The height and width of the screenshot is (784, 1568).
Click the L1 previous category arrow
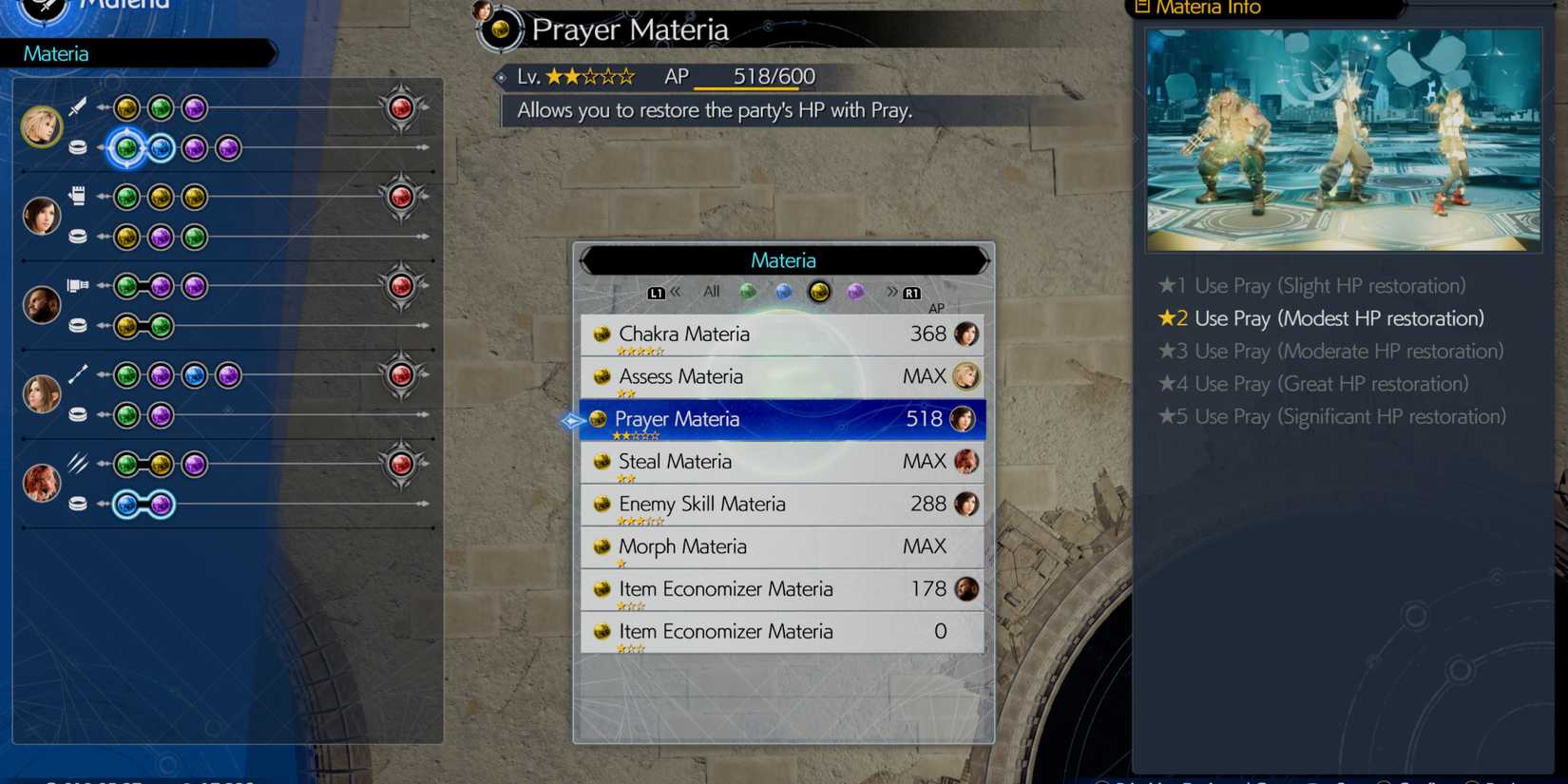point(657,292)
